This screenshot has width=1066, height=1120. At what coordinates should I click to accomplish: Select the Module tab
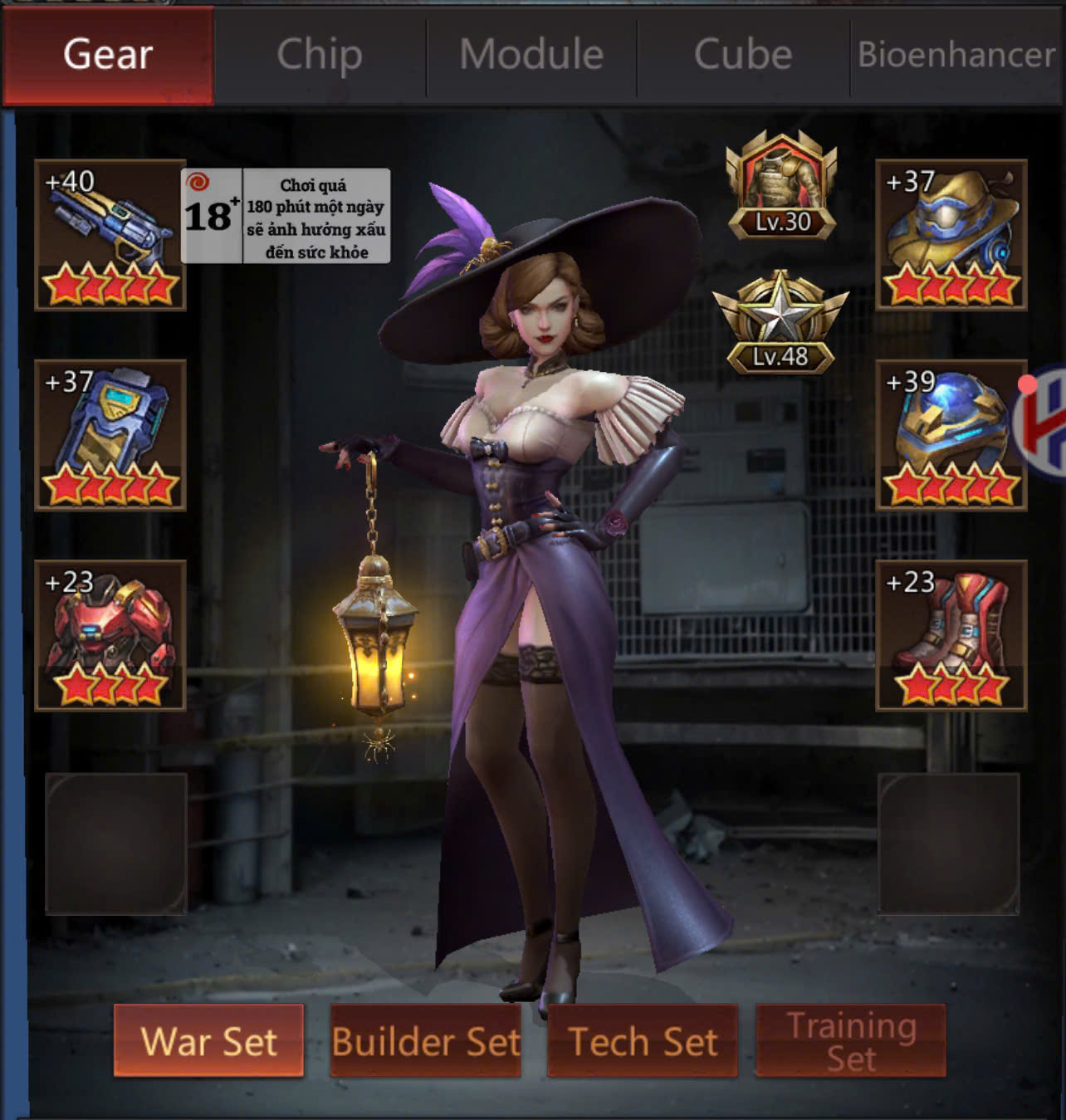(x=531, y=55)
